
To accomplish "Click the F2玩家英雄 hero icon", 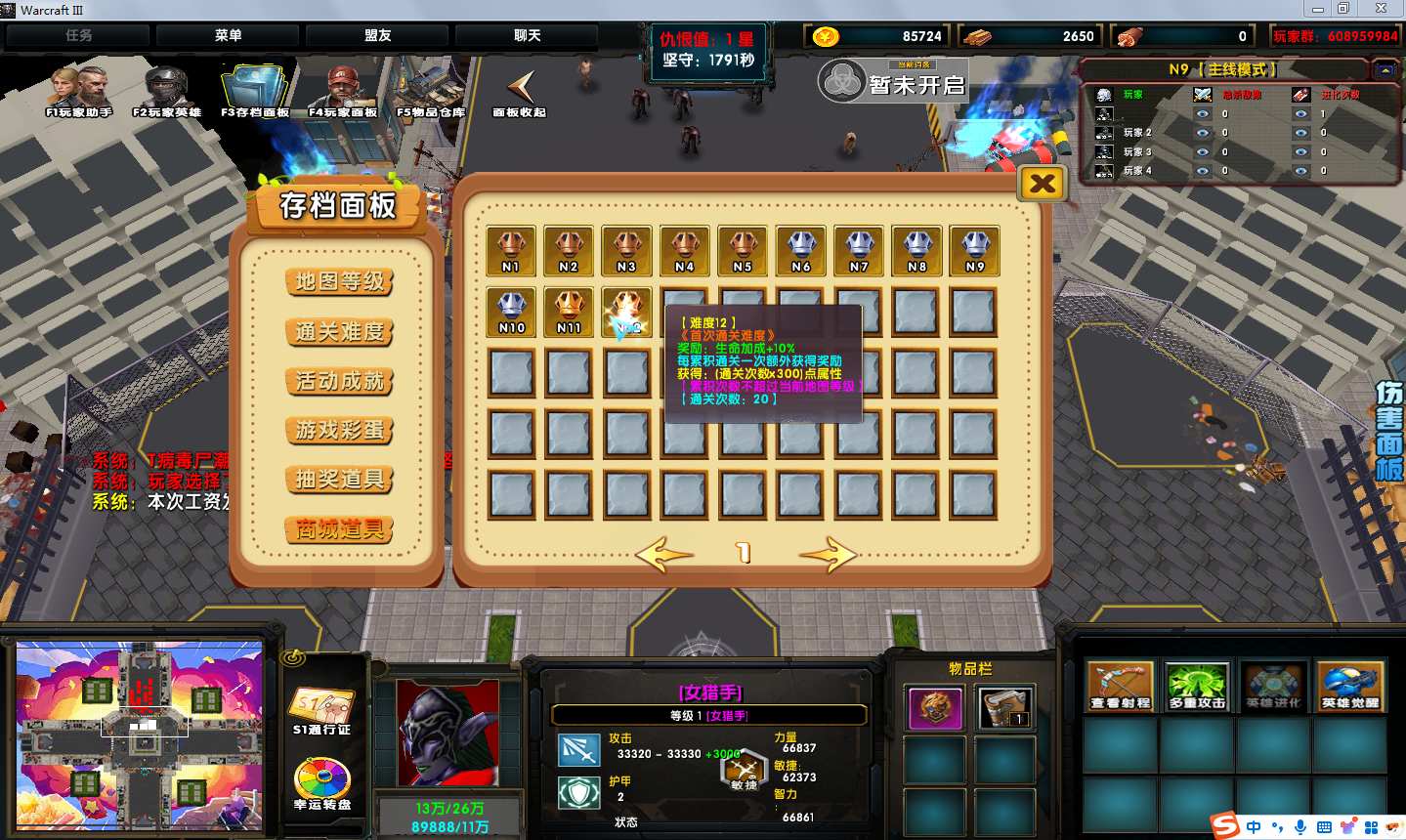I will click(166, 91).
